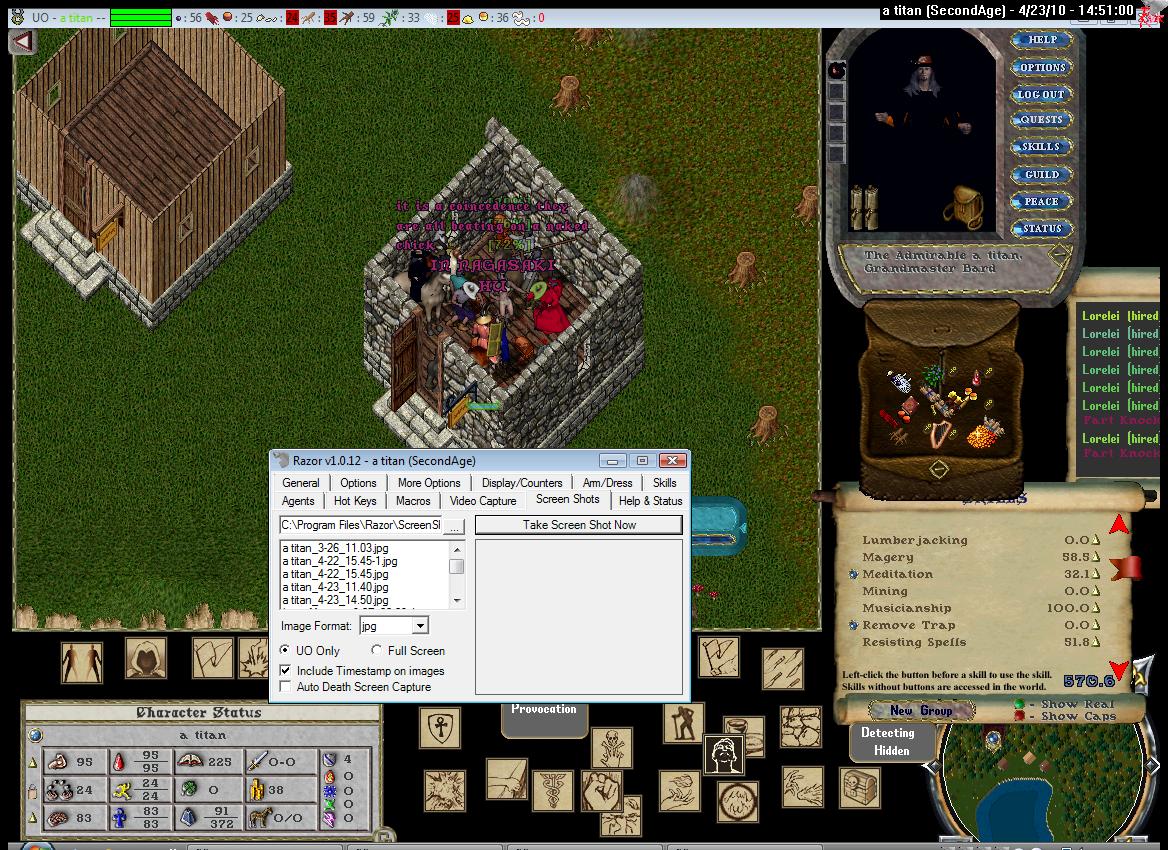Screen dimensions: 1168x850
Task: Uncheck Include Timestamp on images
Action: 287,671
